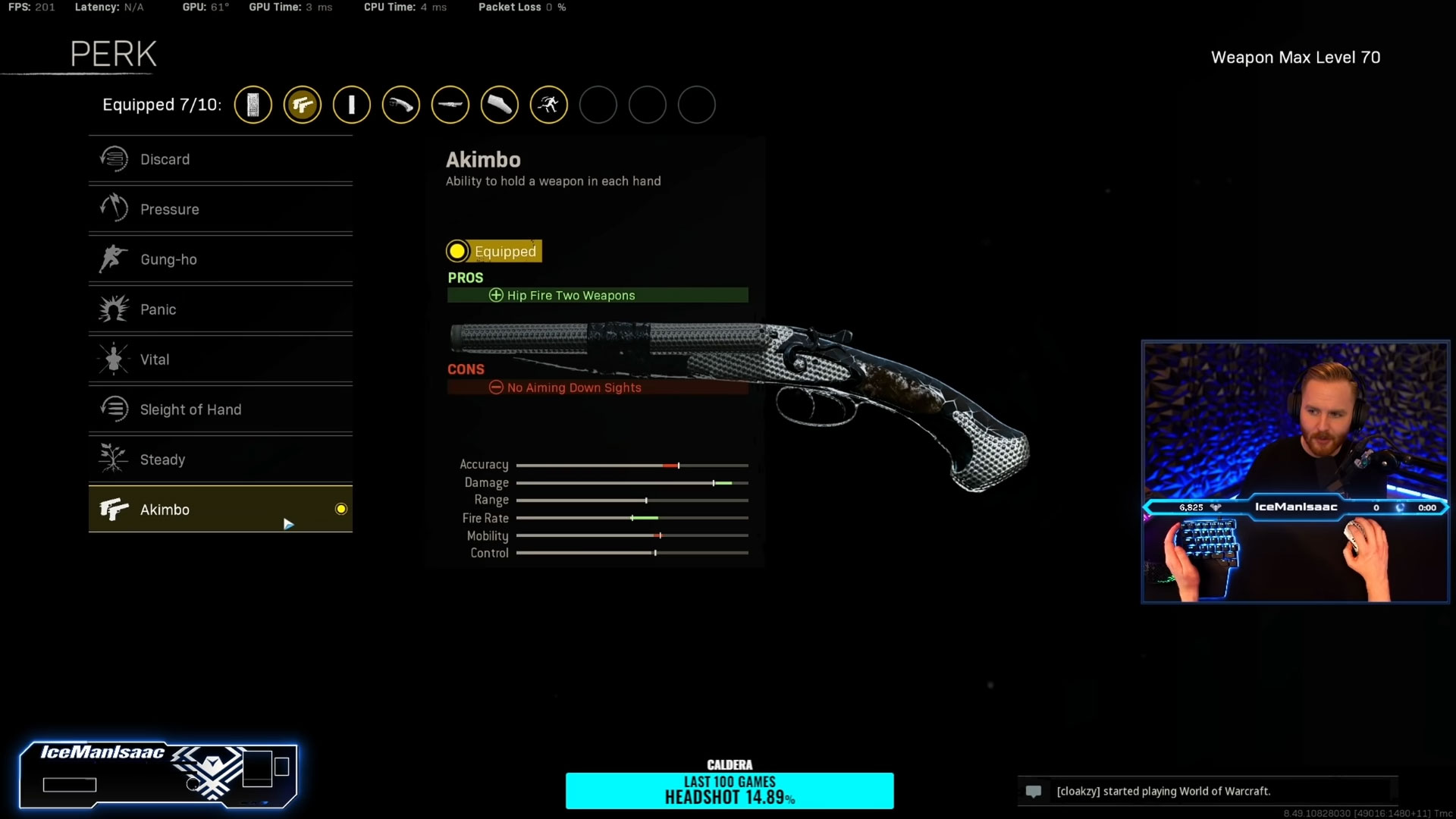This screenshot has height=819, width=1456.
Task: Select the equipped running man slot
Action: click(x=549, y=105)
